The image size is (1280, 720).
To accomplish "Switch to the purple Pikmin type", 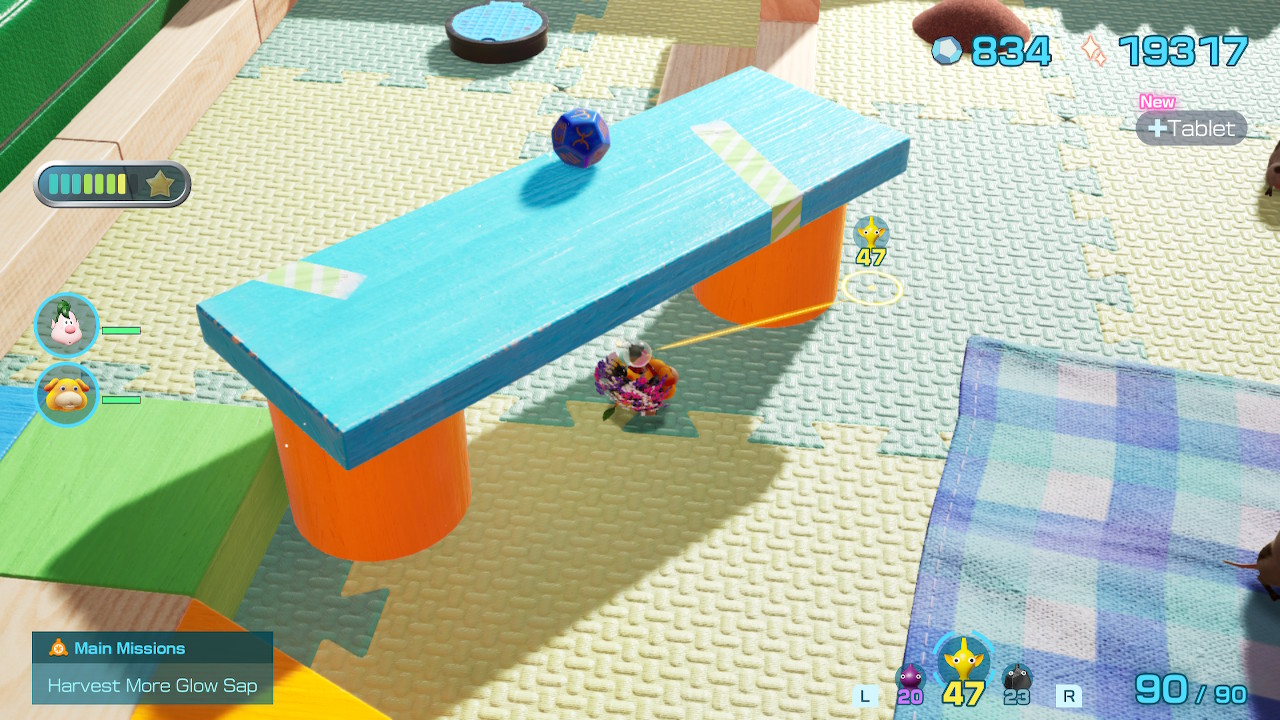I will pyautogui.click(x=909, y=679).
